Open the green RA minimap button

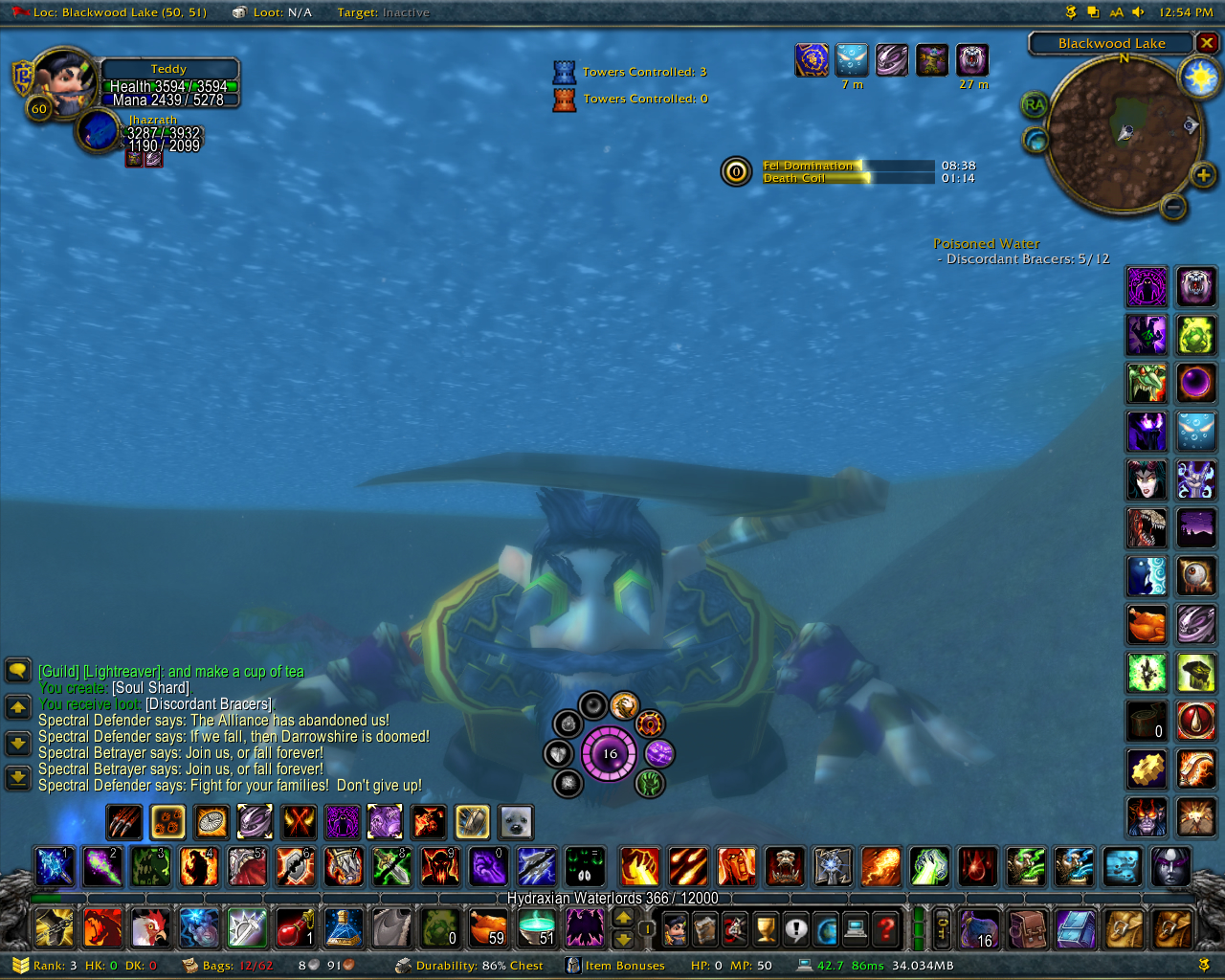pyautogui.click(x=1034, y=104)
